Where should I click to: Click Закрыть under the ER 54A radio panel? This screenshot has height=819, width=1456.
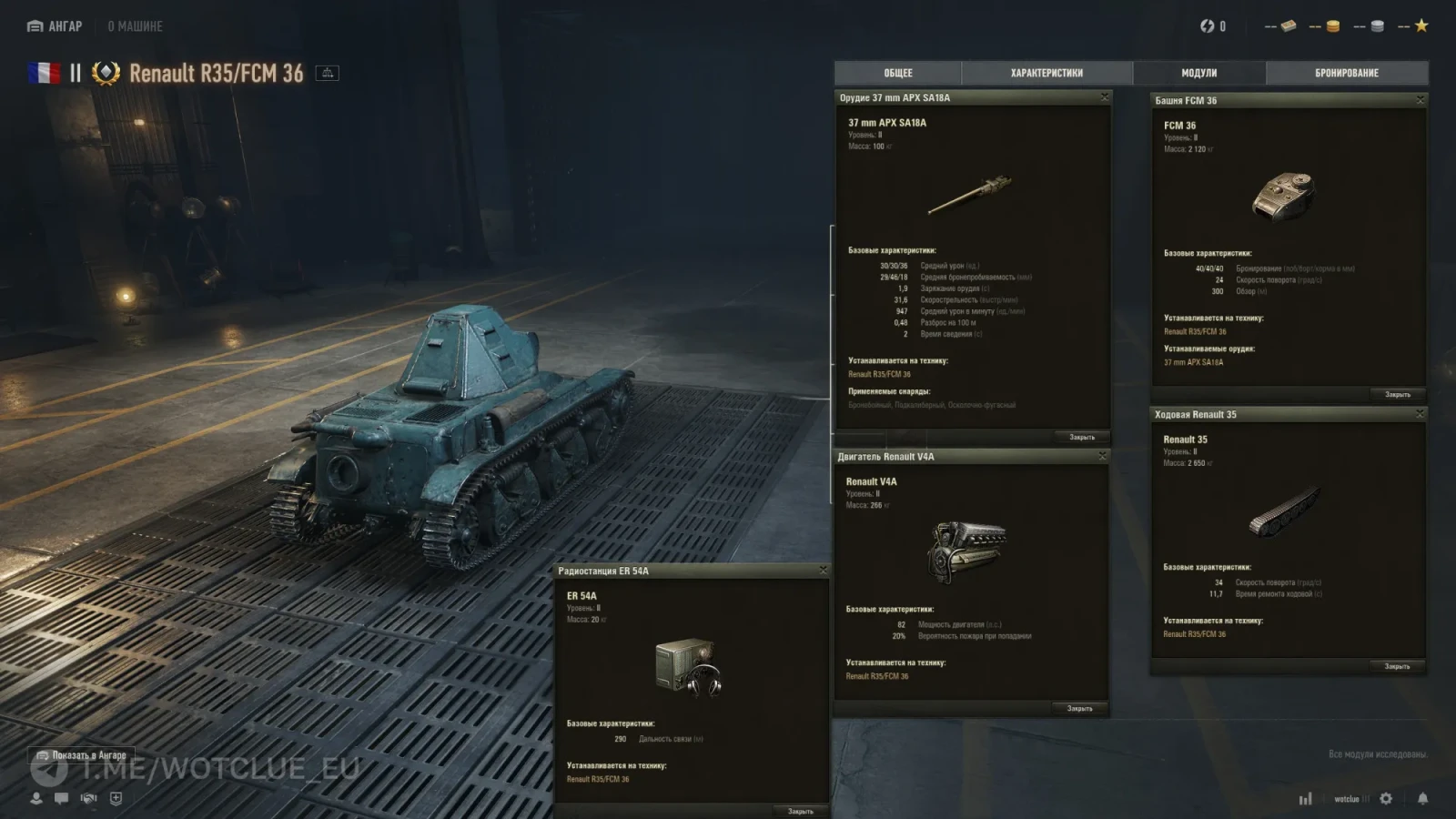coord(800,811)
